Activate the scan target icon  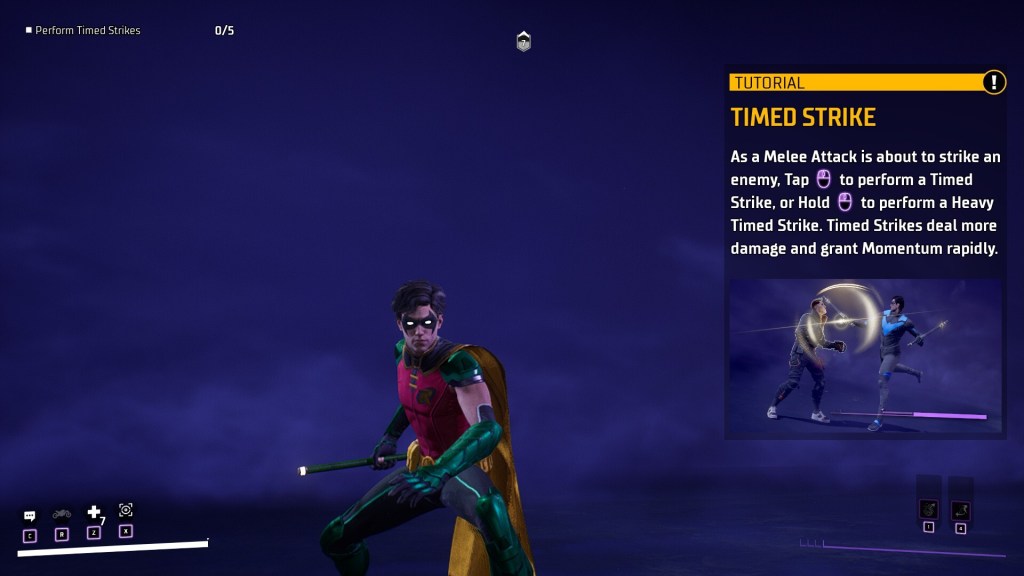[x=126, y=510]
